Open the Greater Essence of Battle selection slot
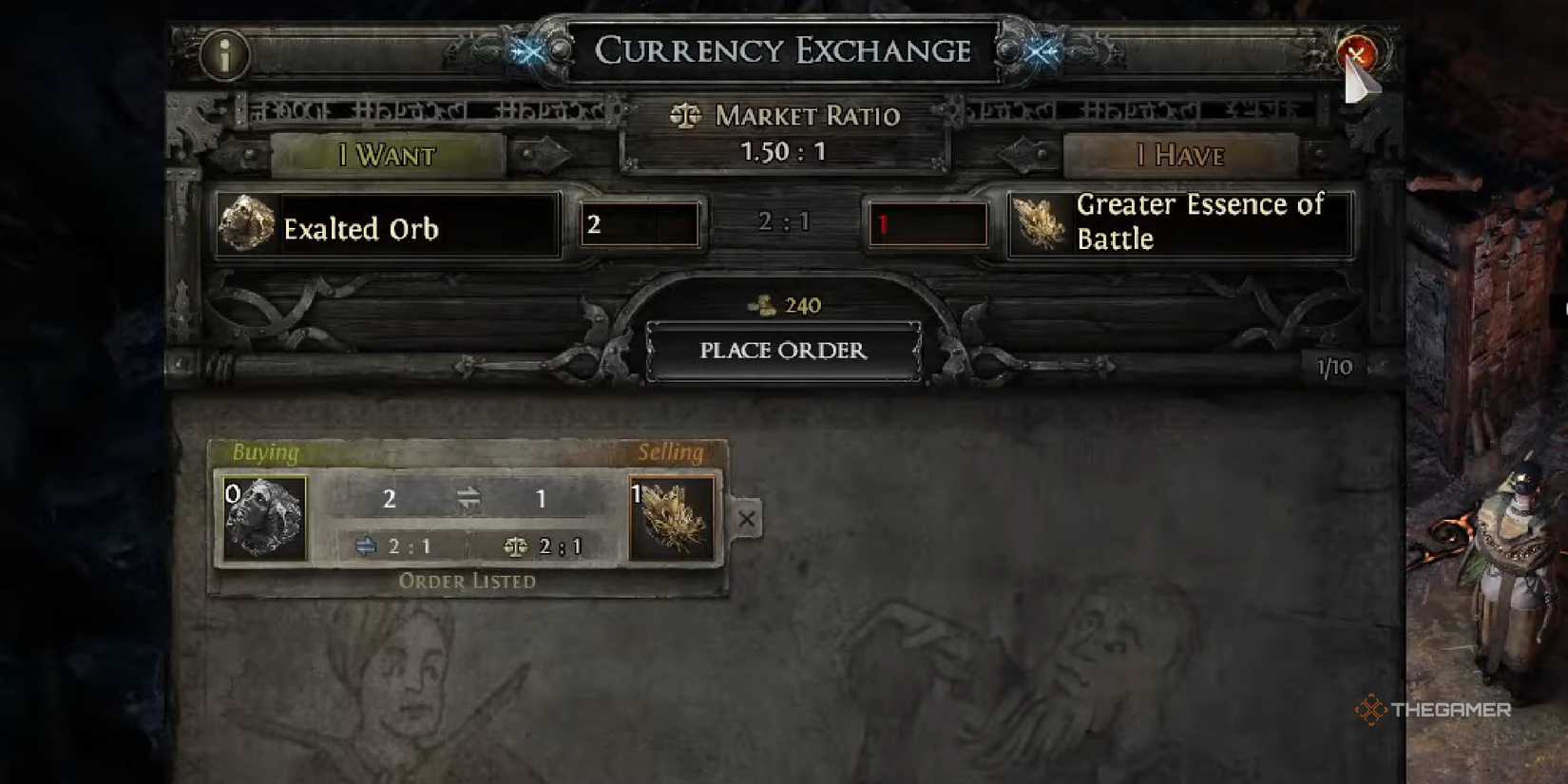The image size is (1568, 784). click(1180, 225)
